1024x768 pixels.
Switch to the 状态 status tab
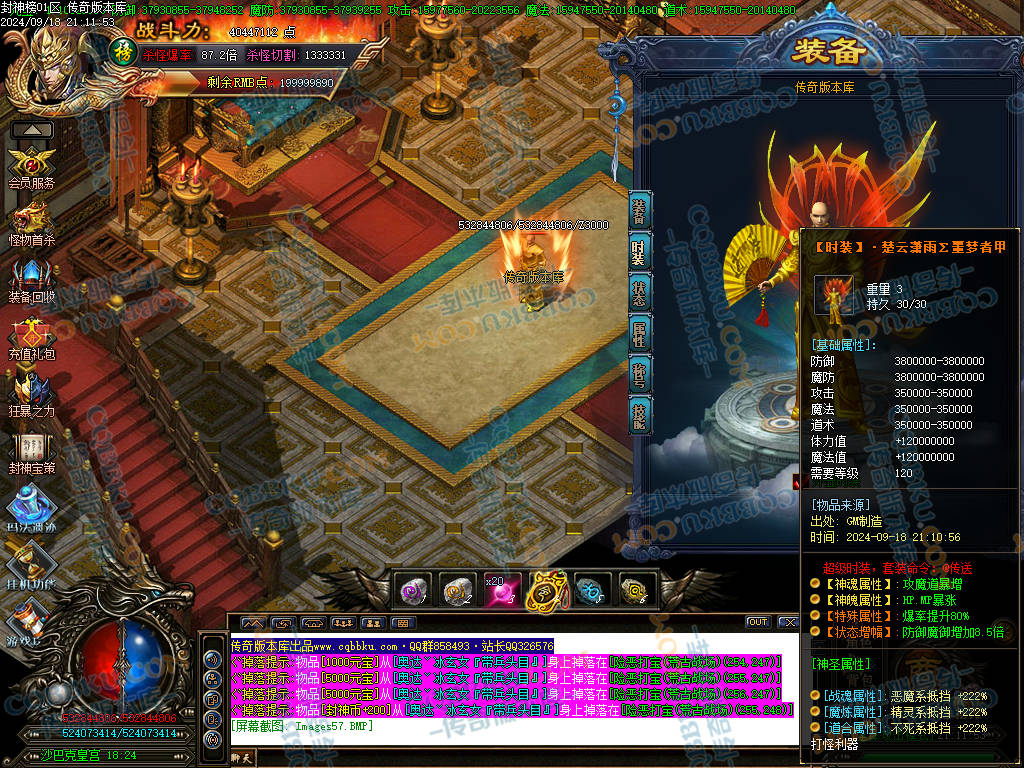pyautogui.click(x=640, y=292)
